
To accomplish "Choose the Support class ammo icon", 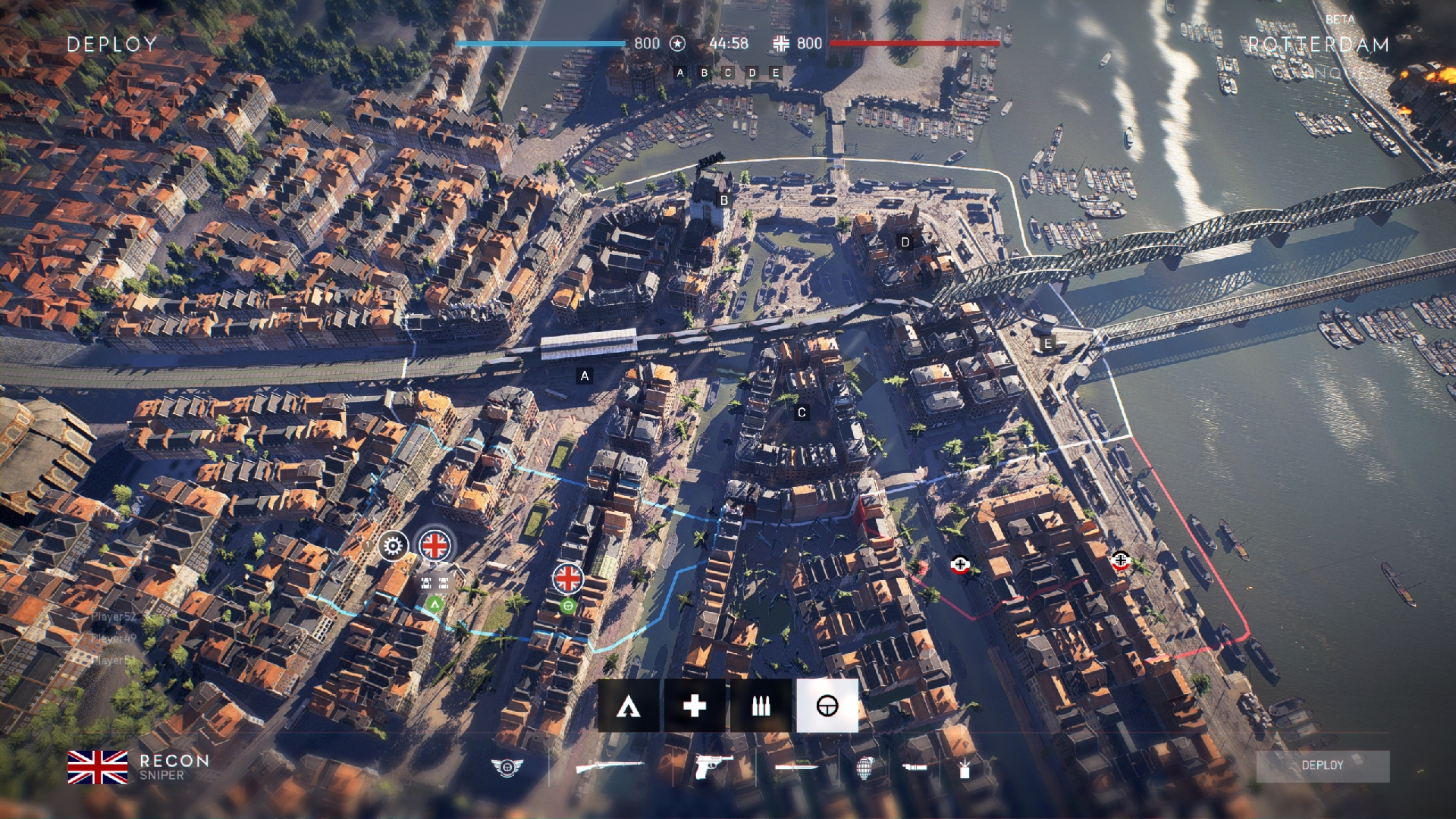I will click(x=761, y=706).
